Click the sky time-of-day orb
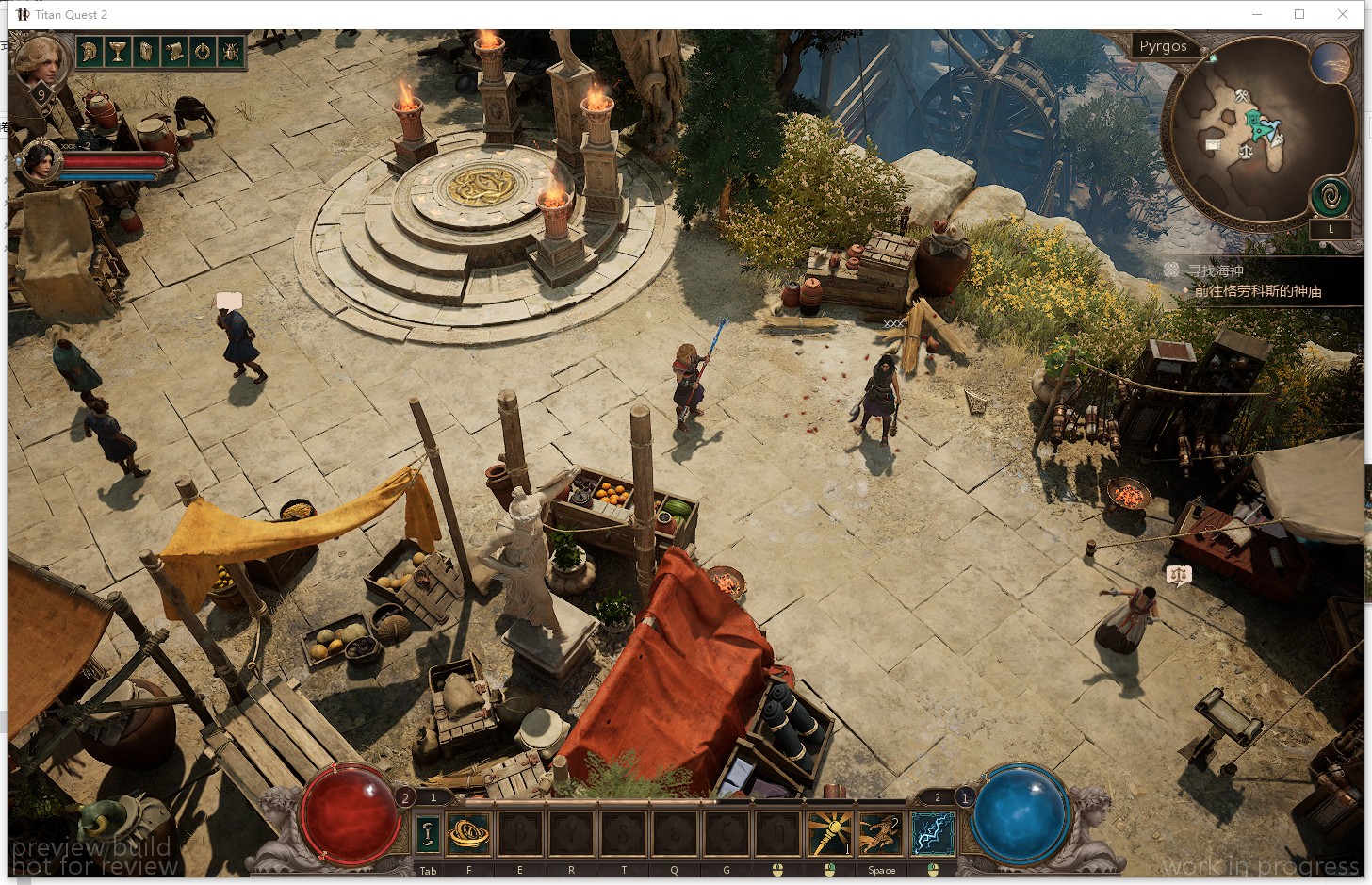 click(1330, 63)
